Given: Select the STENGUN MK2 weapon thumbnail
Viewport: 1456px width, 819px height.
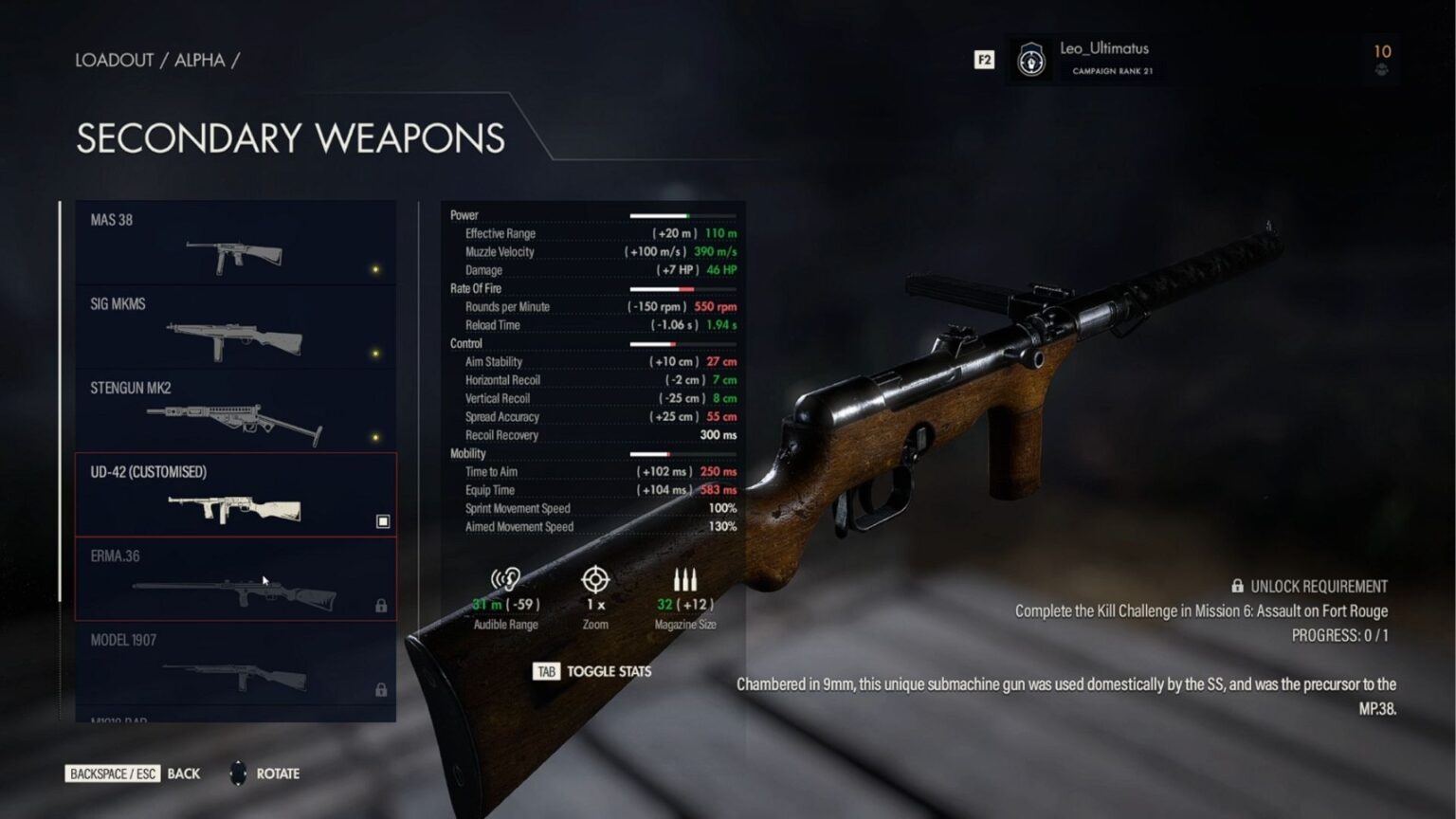Looking at the screenshot, I should tap(235, 415).
